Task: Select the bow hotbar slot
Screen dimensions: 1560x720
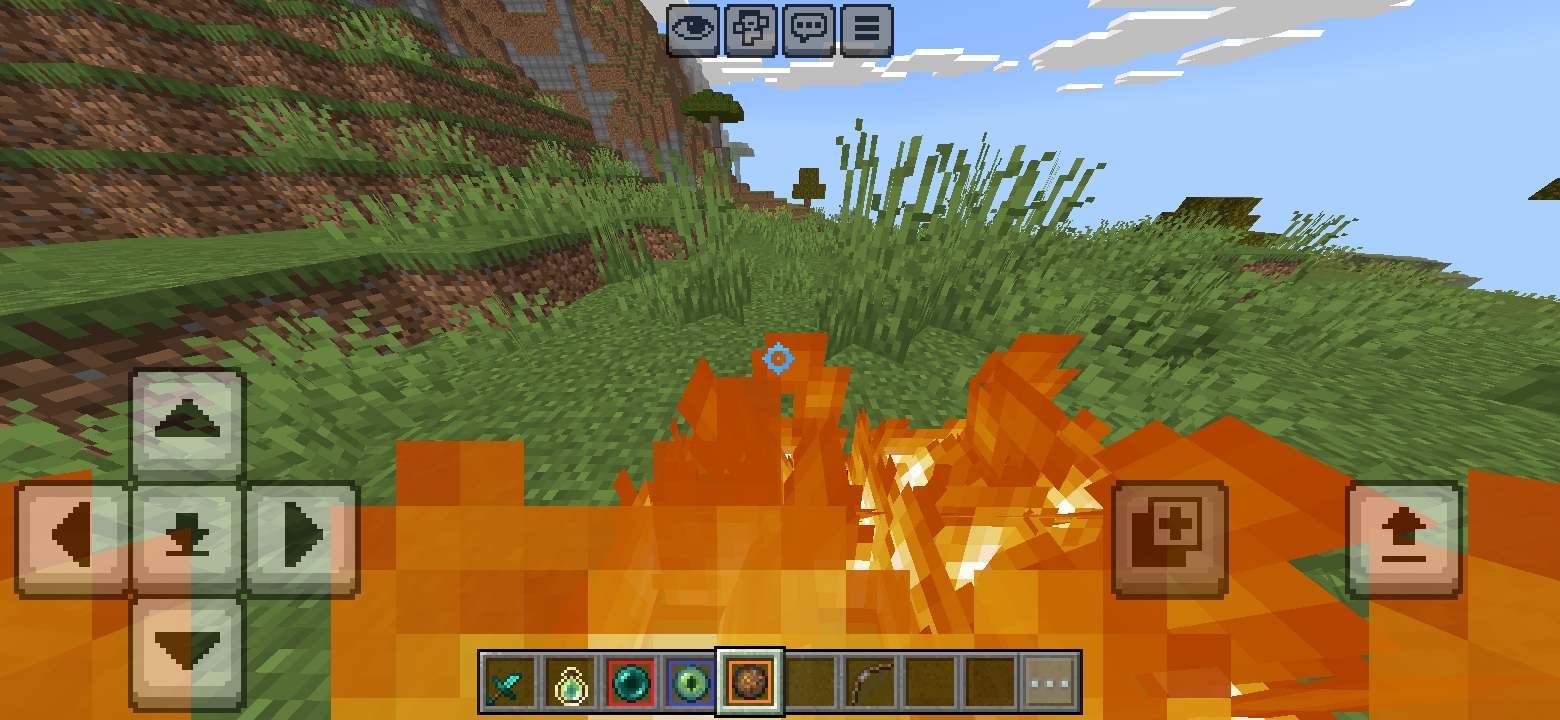Action: 870,683
